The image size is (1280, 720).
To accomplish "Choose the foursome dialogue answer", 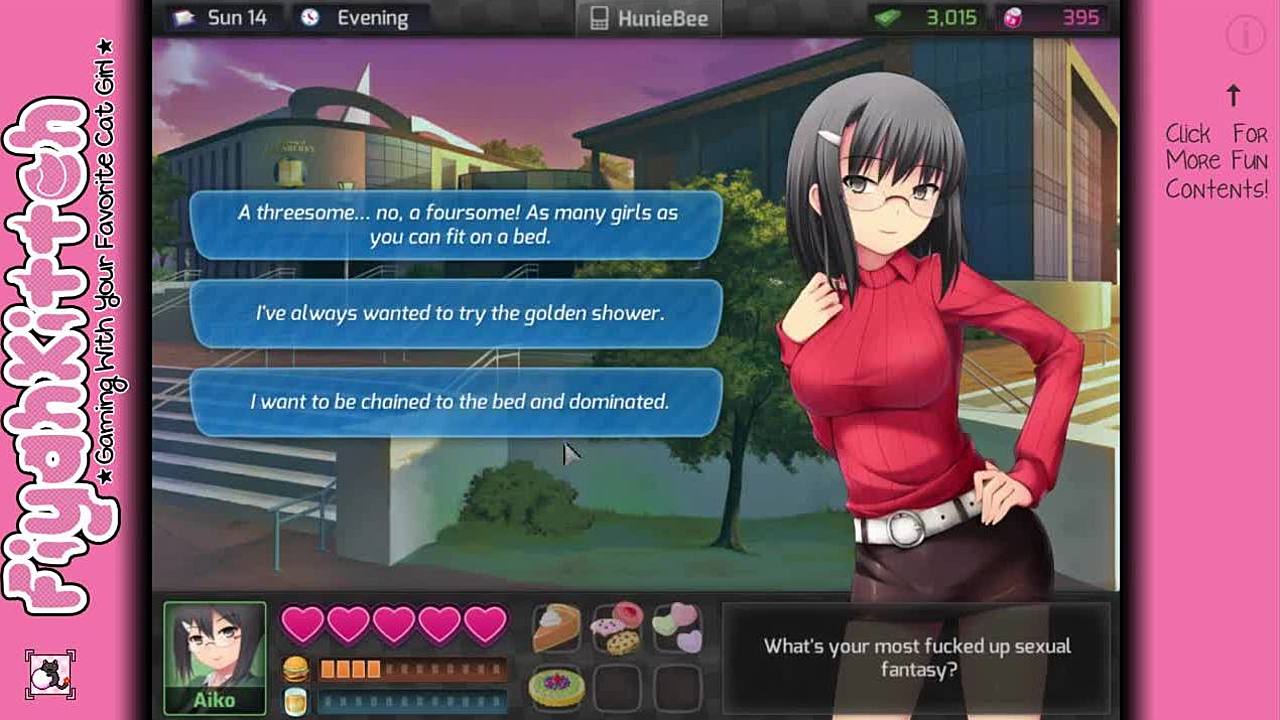I will tap(456, 225).
